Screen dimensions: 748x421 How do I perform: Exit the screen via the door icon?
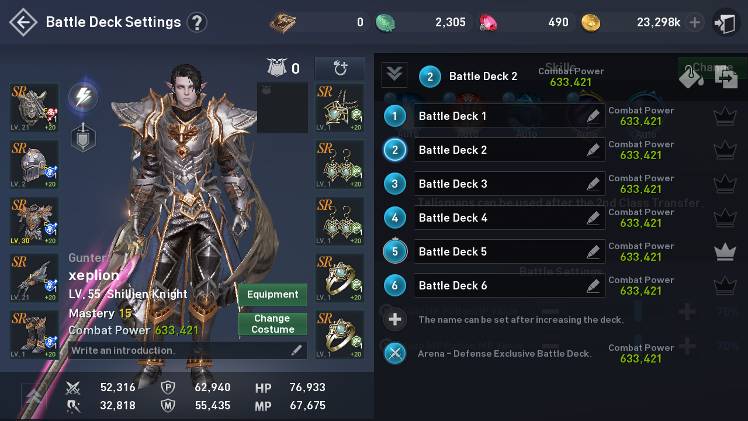click(x=725, y=22)
